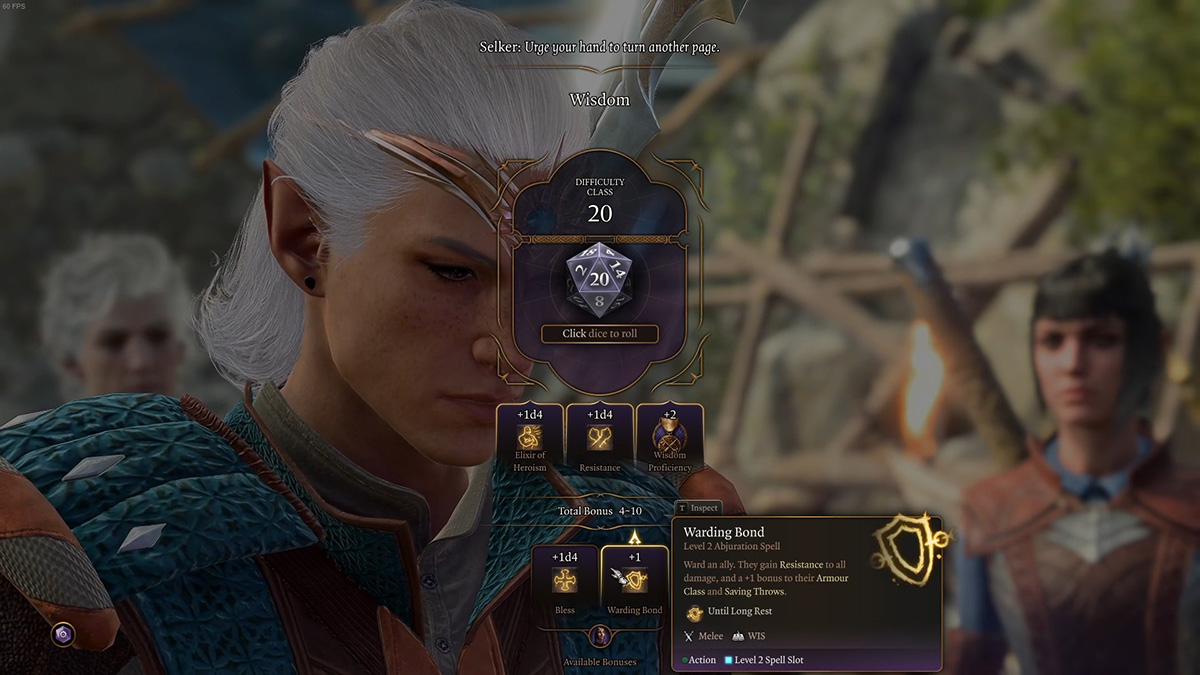Image resolution: width=1200 pixels, height=675 pixels.
Task: Click the character portrait under available bonuses
Action: click(x=600, y=635)
